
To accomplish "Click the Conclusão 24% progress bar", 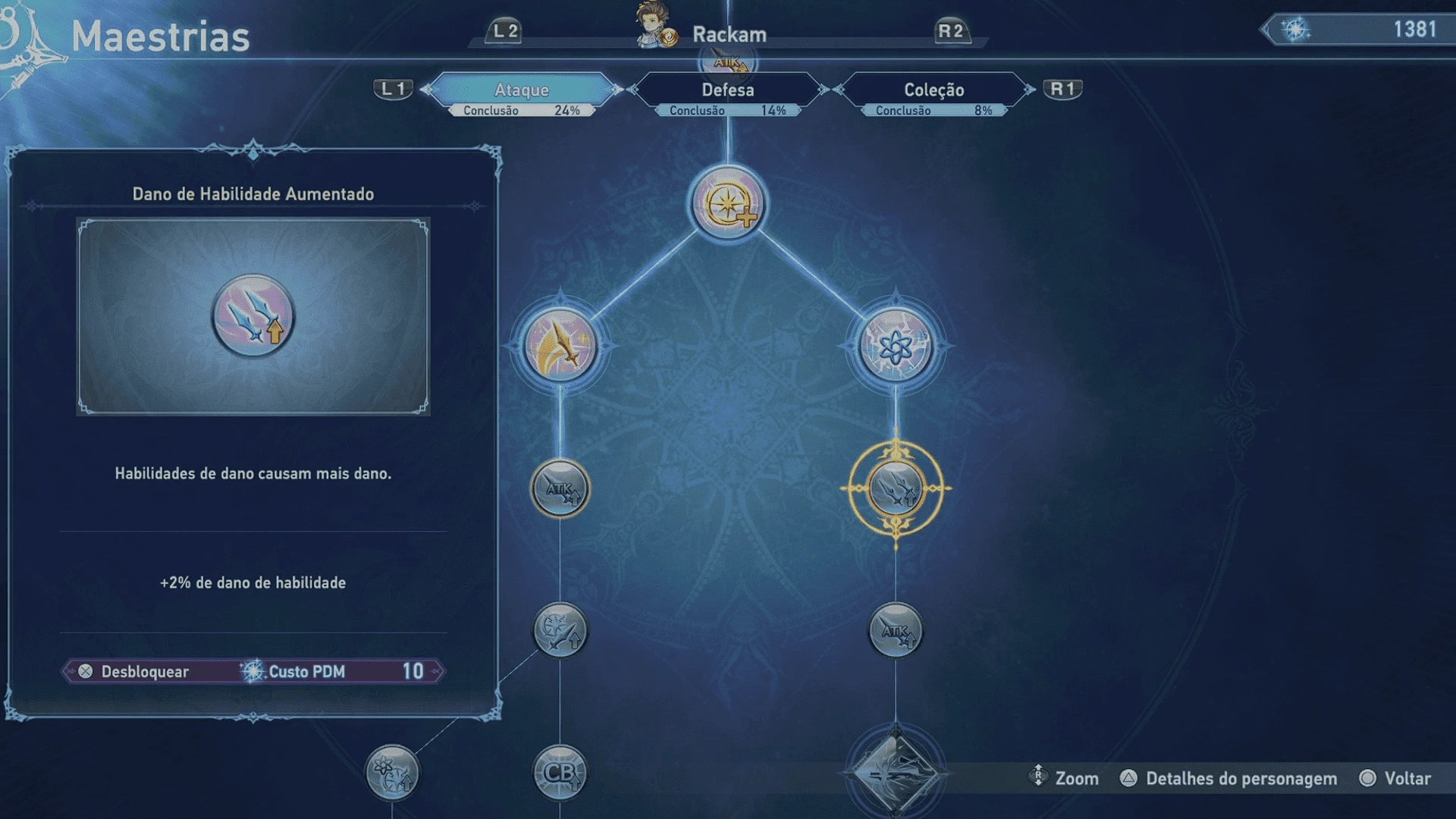I will tap(522, 109).
